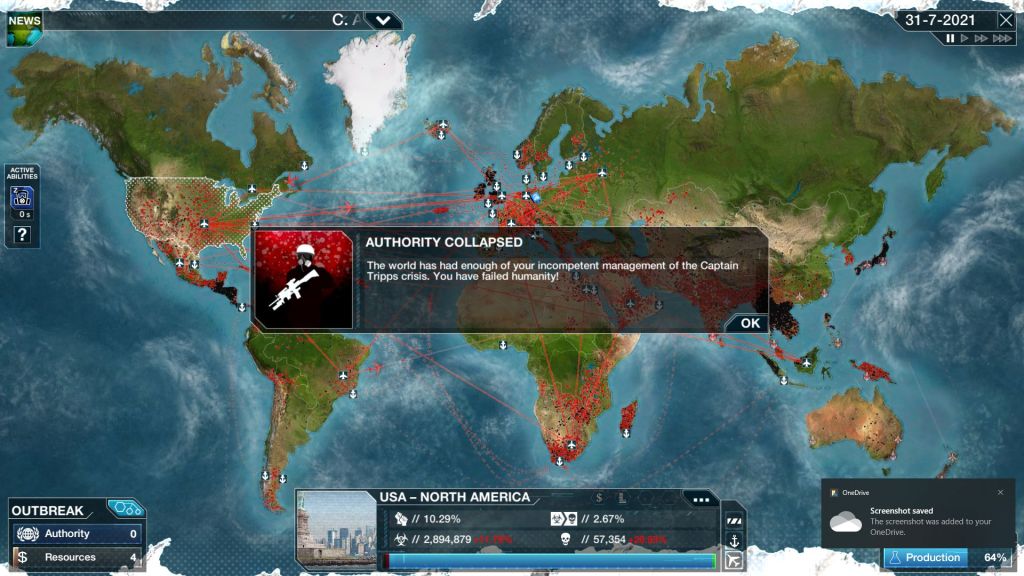
Task: Set game speed to single arrow play
Action: pyautogui.click(x=965, y=39)
